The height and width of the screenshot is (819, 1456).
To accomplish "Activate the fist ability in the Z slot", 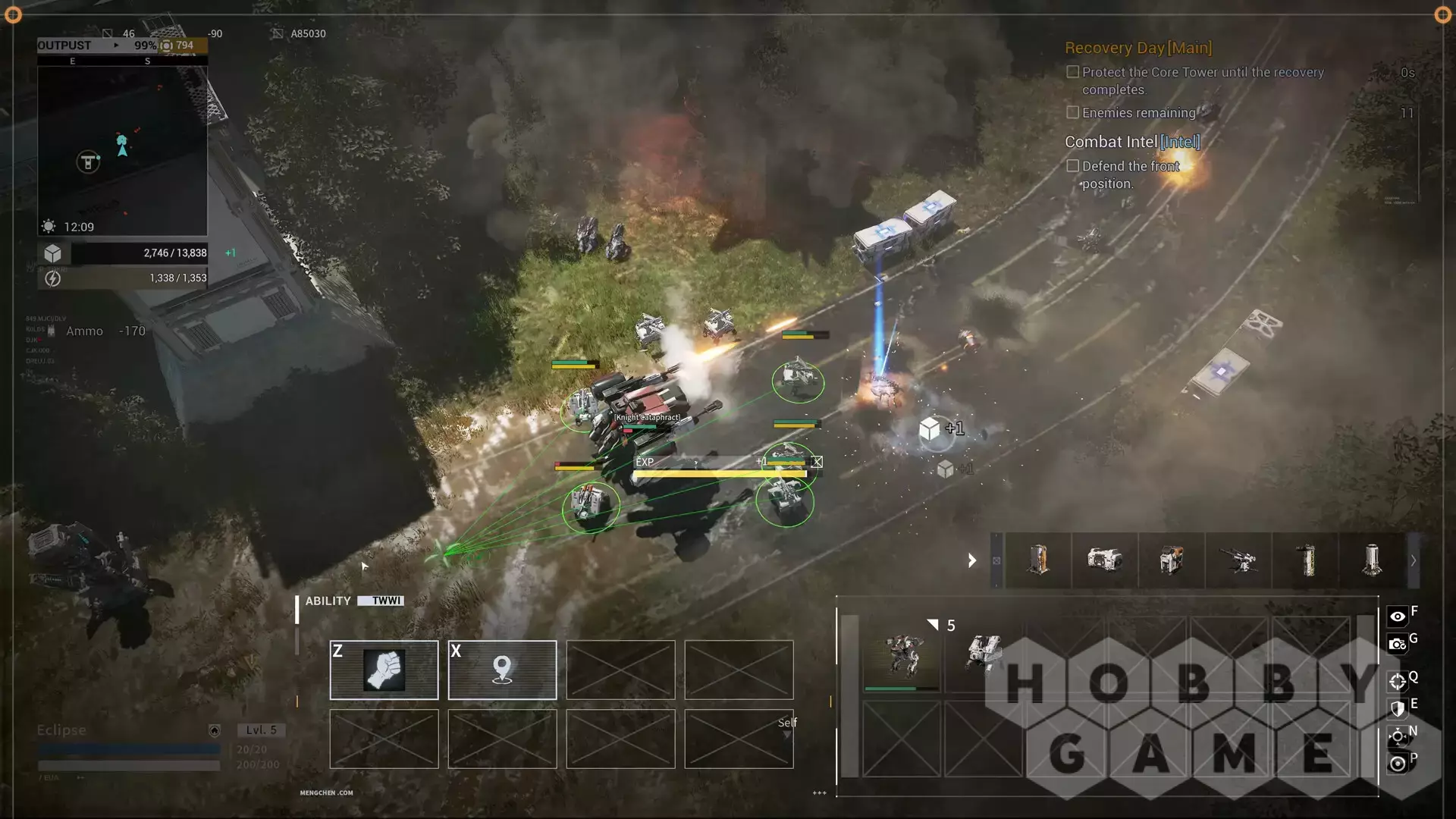I will click(384, 670).
